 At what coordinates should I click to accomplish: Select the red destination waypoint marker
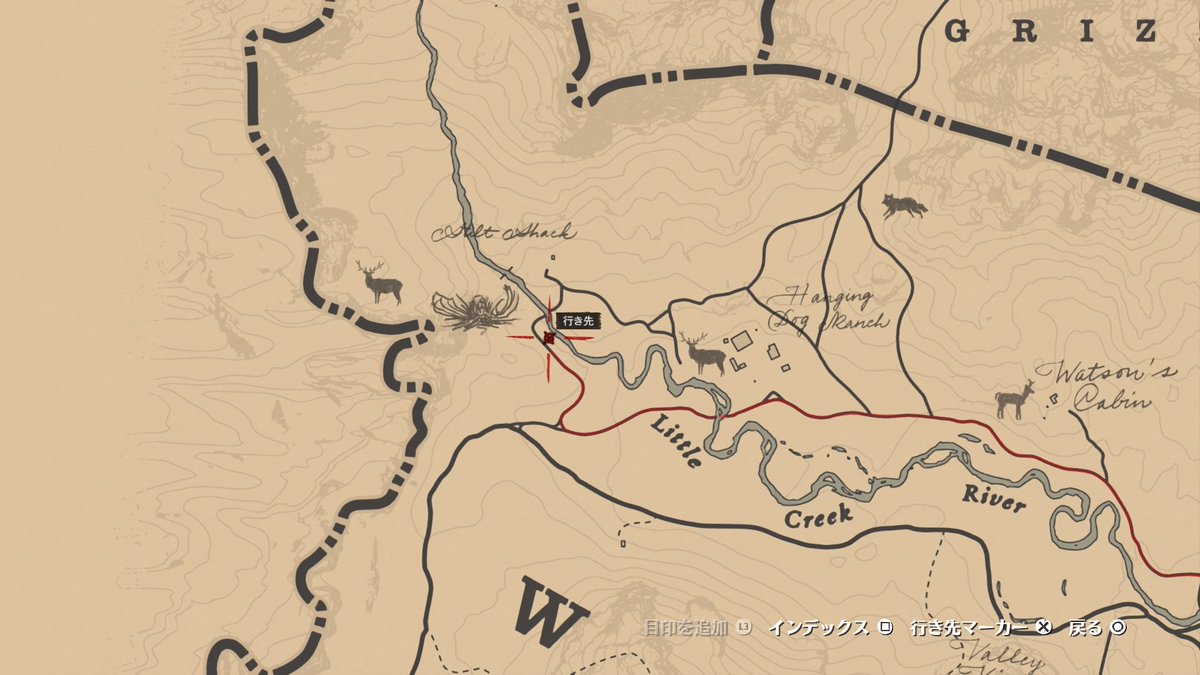[549, 339]
